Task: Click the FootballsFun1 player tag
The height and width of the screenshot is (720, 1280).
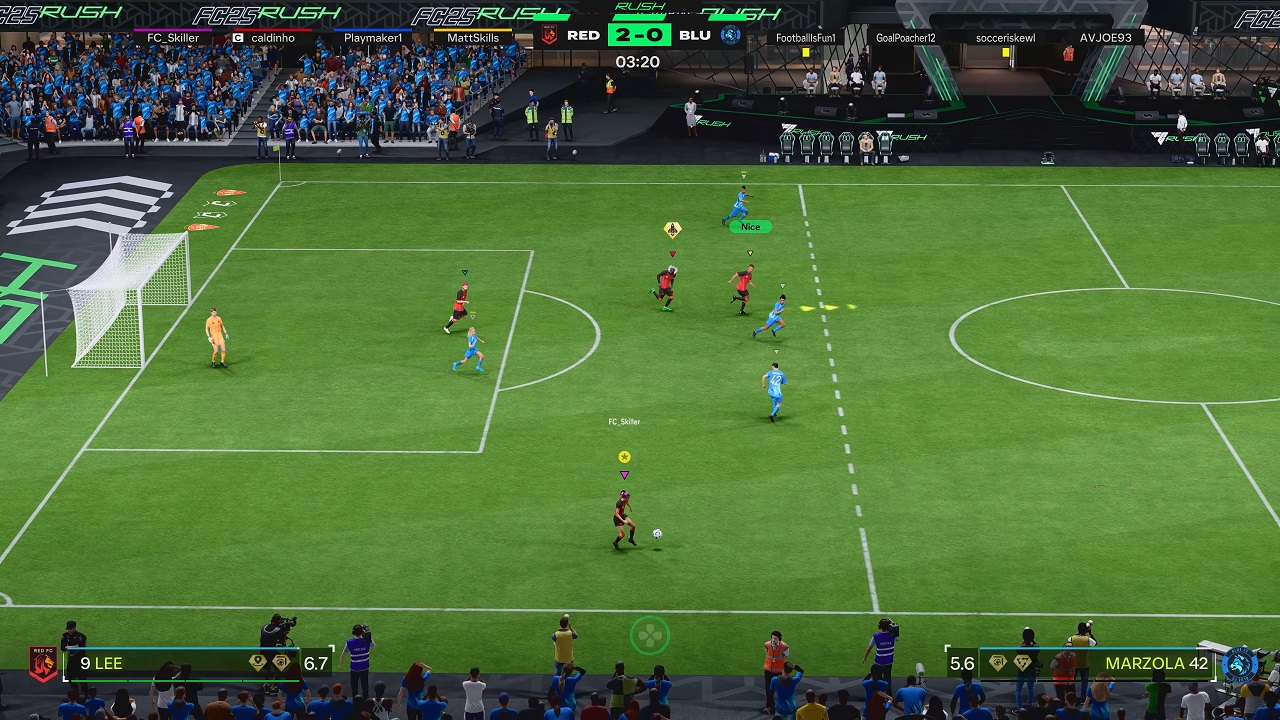Action: 805,38
